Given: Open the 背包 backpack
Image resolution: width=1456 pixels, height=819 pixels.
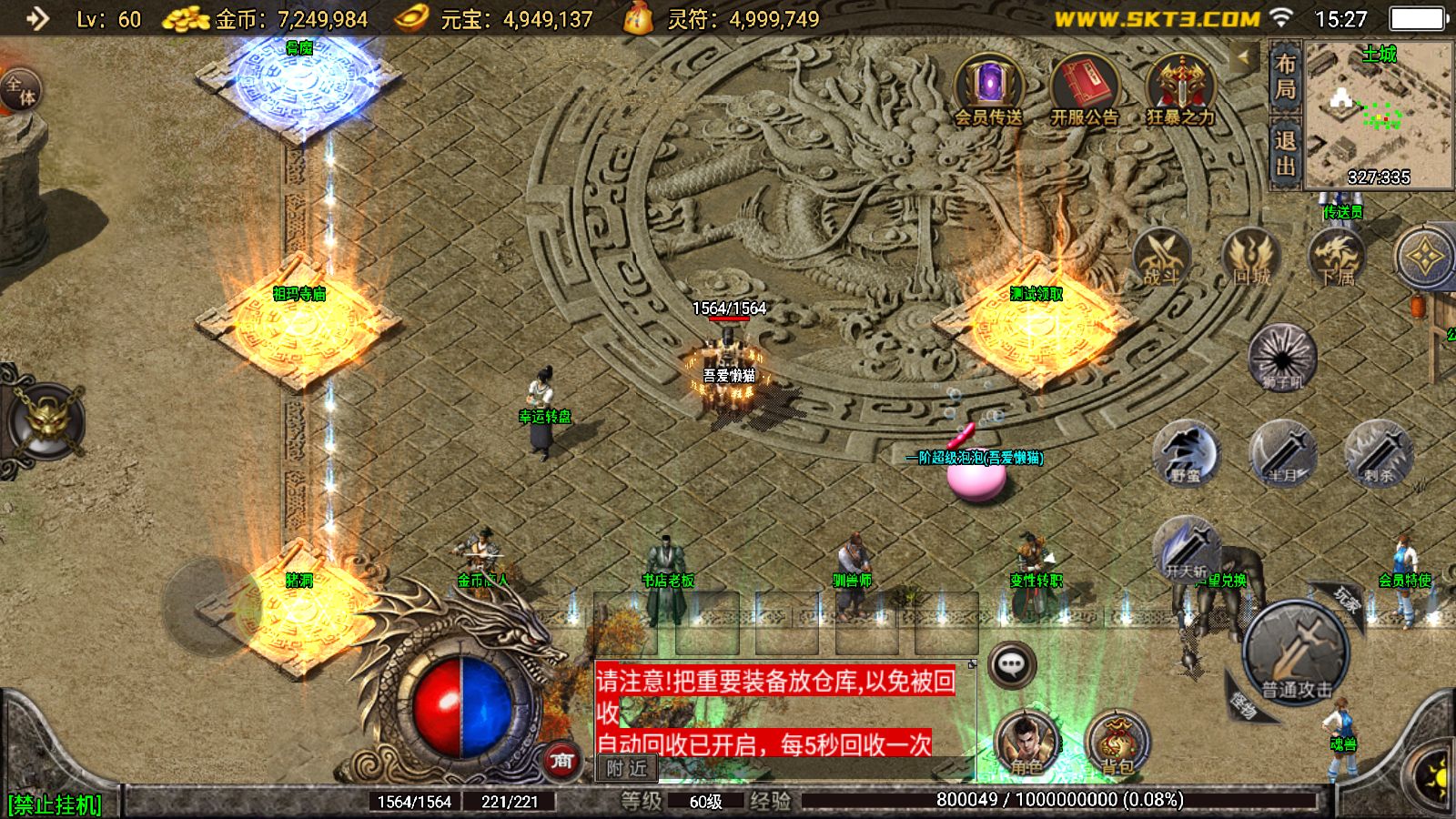Looking at the screenshot, I should coord(1117,743).
